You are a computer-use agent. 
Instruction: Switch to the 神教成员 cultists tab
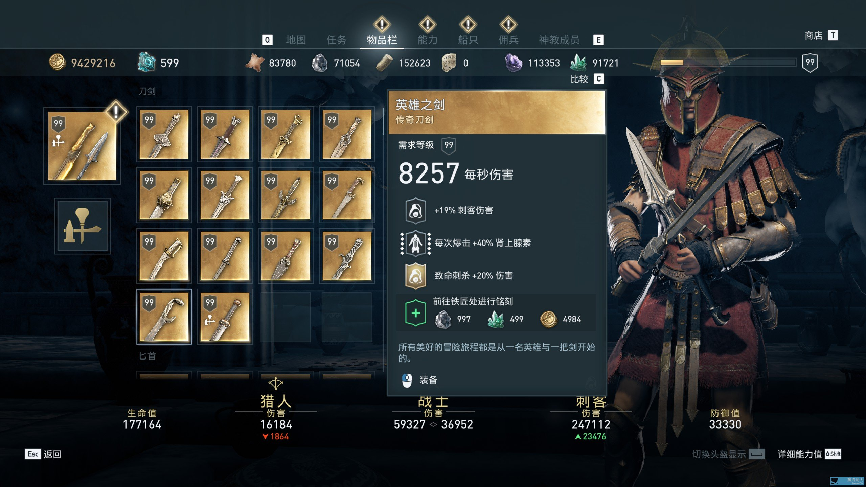point(561,40)
